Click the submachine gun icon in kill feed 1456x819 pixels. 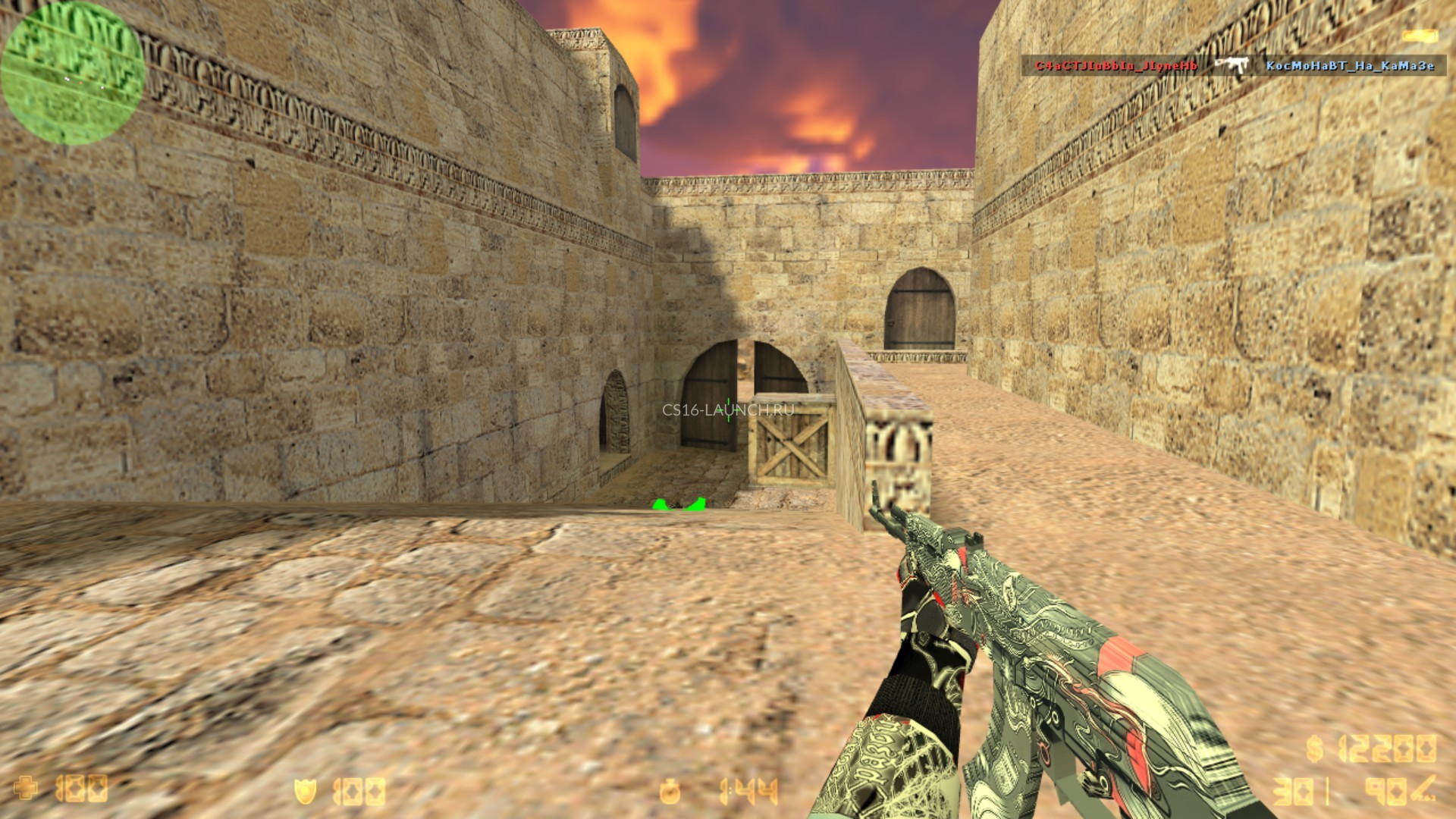click(x=1232, y=65)
